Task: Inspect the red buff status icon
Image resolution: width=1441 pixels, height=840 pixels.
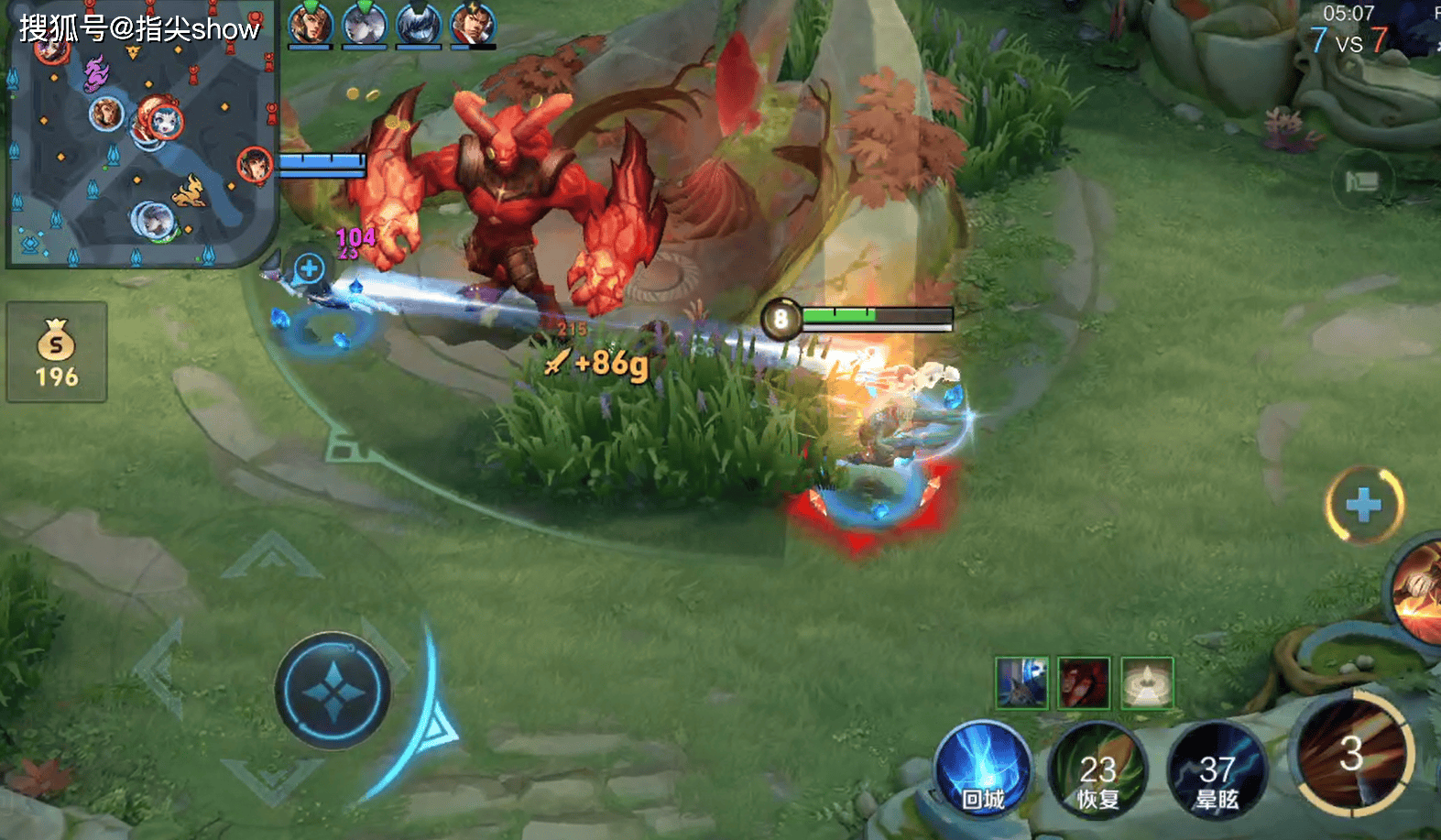Action: tap(1084, 682)
